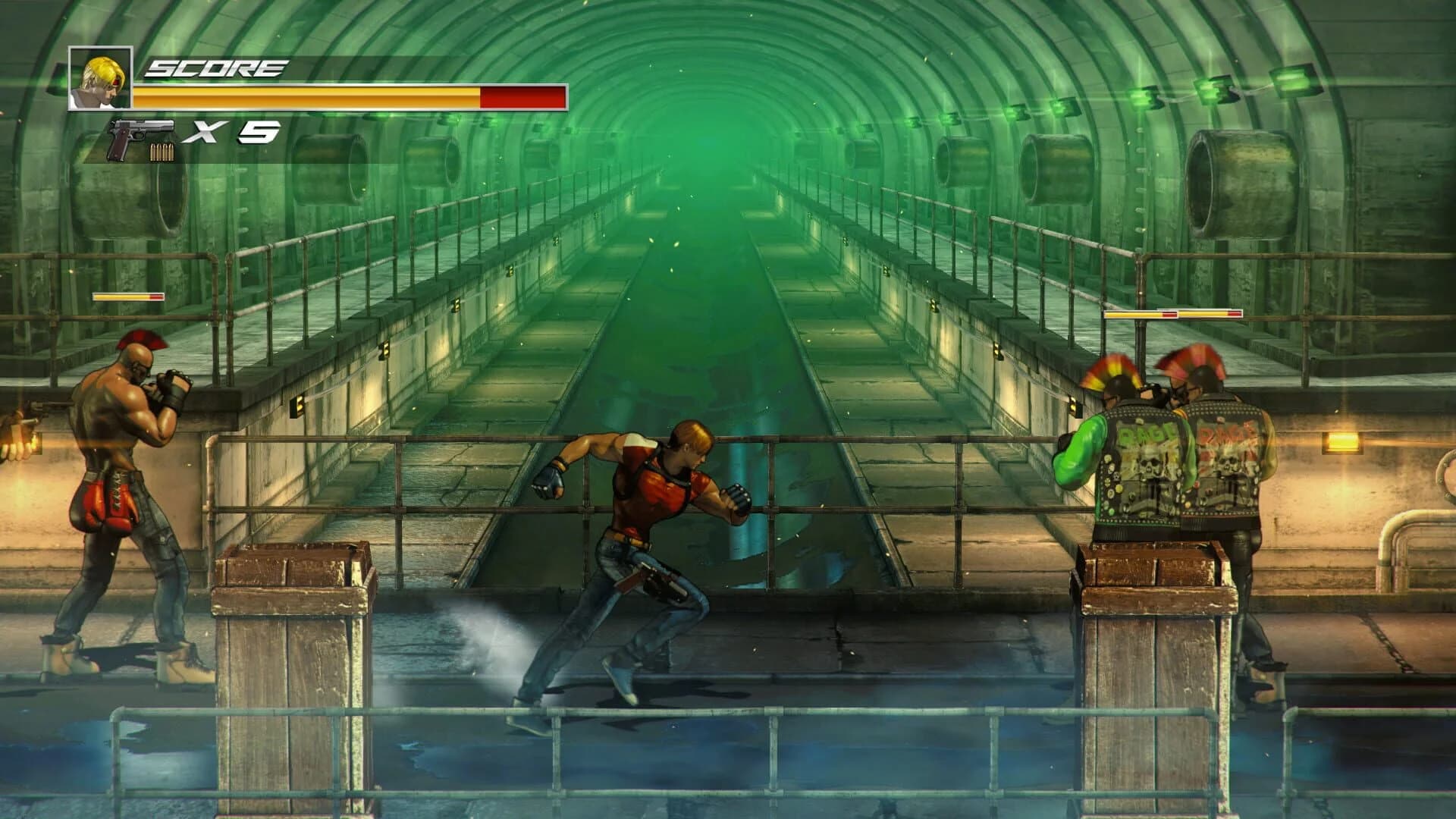
Task: Click the player's yellow health bar
Action: point(303,97)
